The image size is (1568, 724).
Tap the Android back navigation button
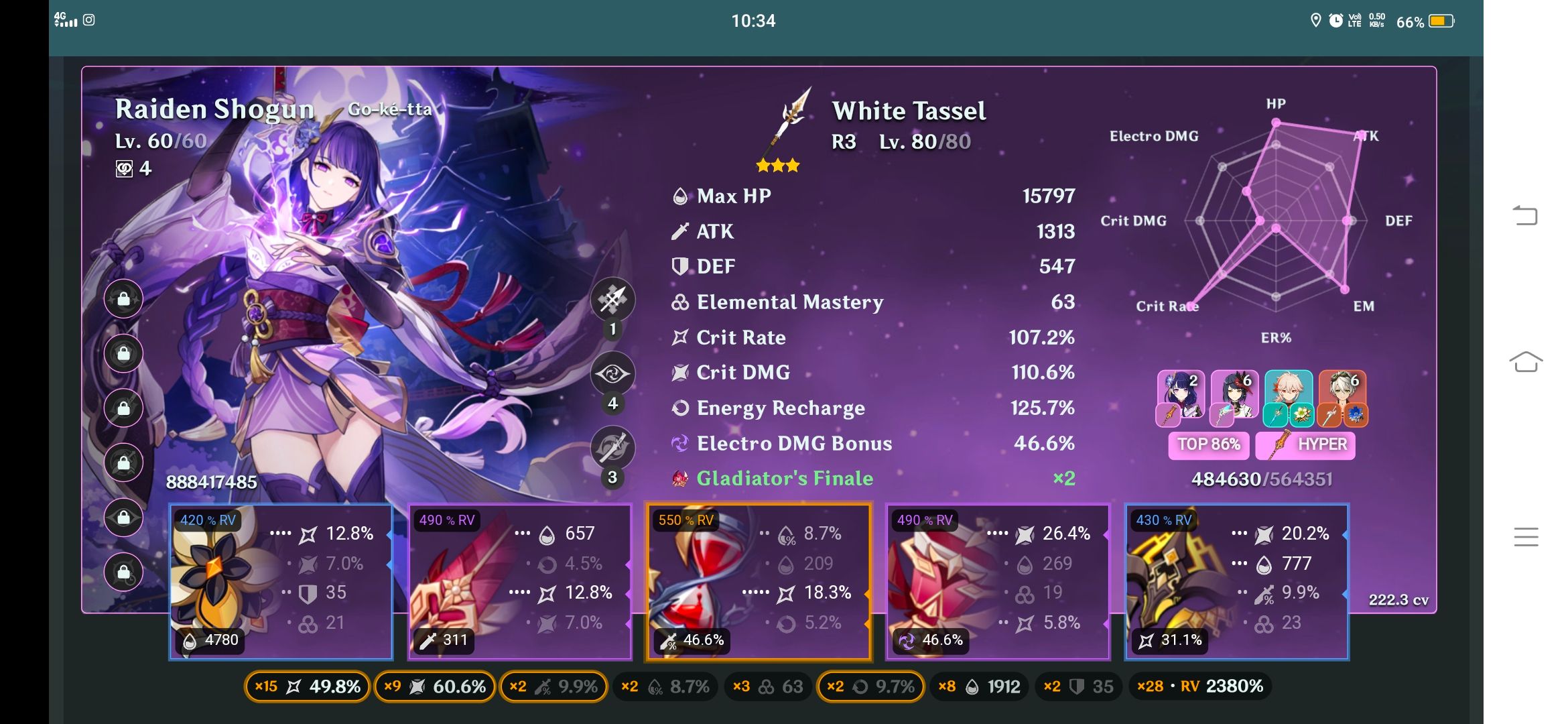tap(1525, 215)
